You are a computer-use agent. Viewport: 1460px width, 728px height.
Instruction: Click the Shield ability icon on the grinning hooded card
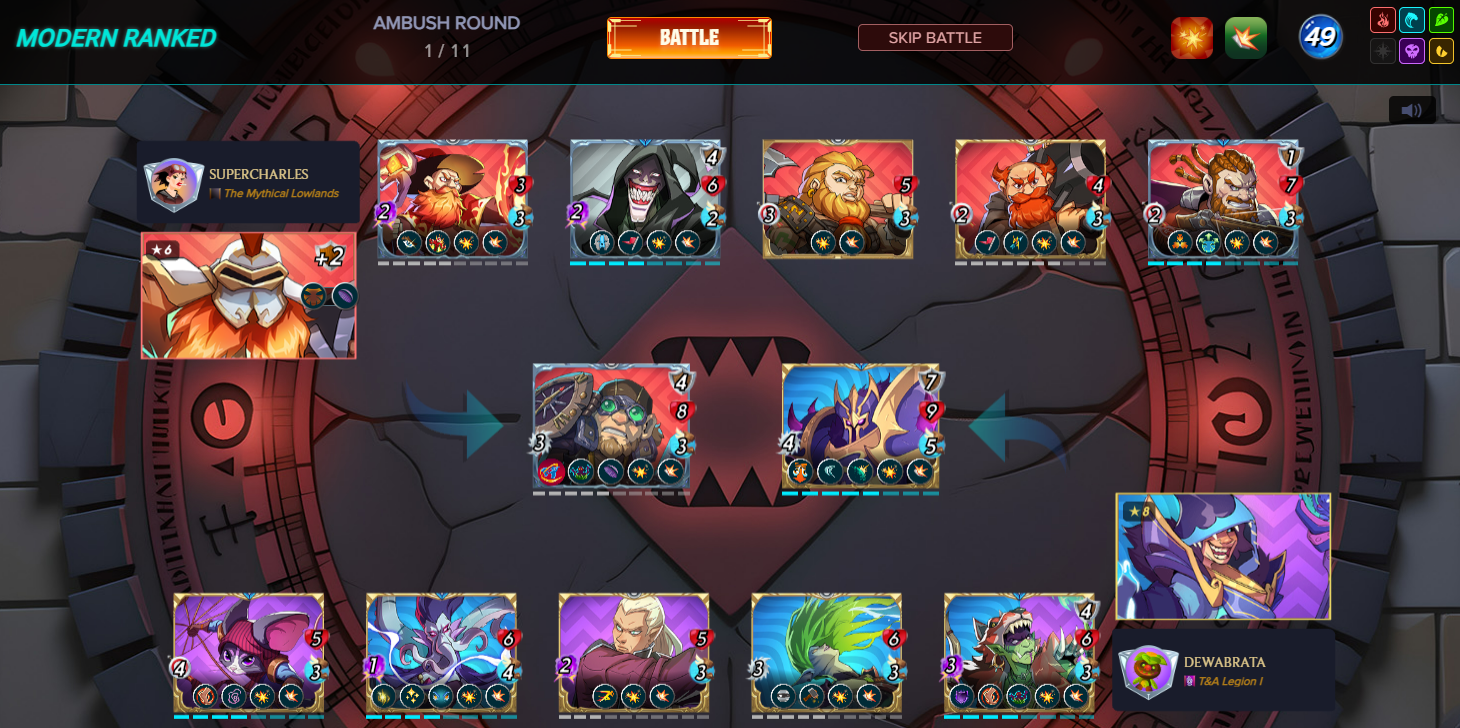(601, 242)
